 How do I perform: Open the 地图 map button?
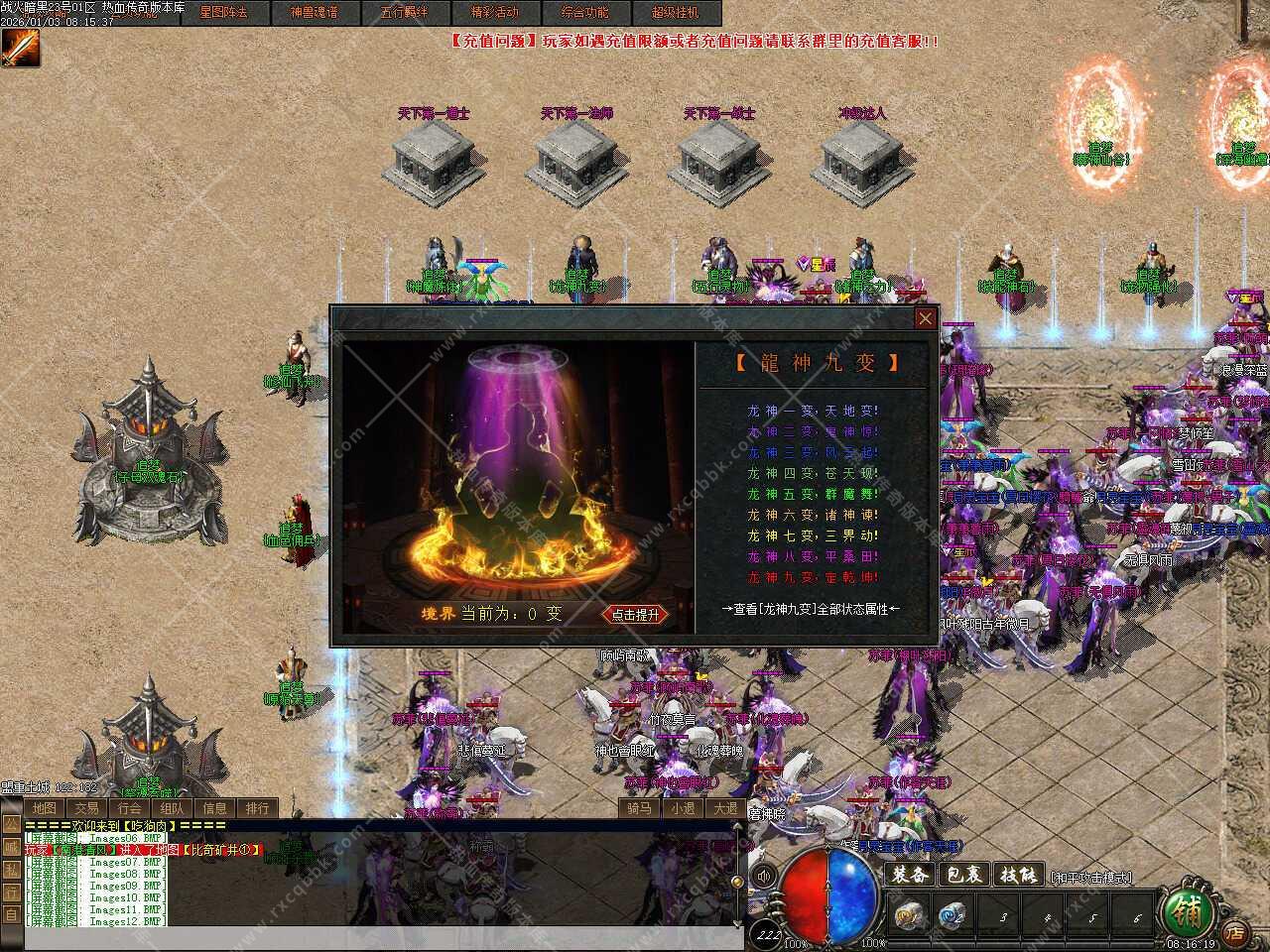(44, 808)
